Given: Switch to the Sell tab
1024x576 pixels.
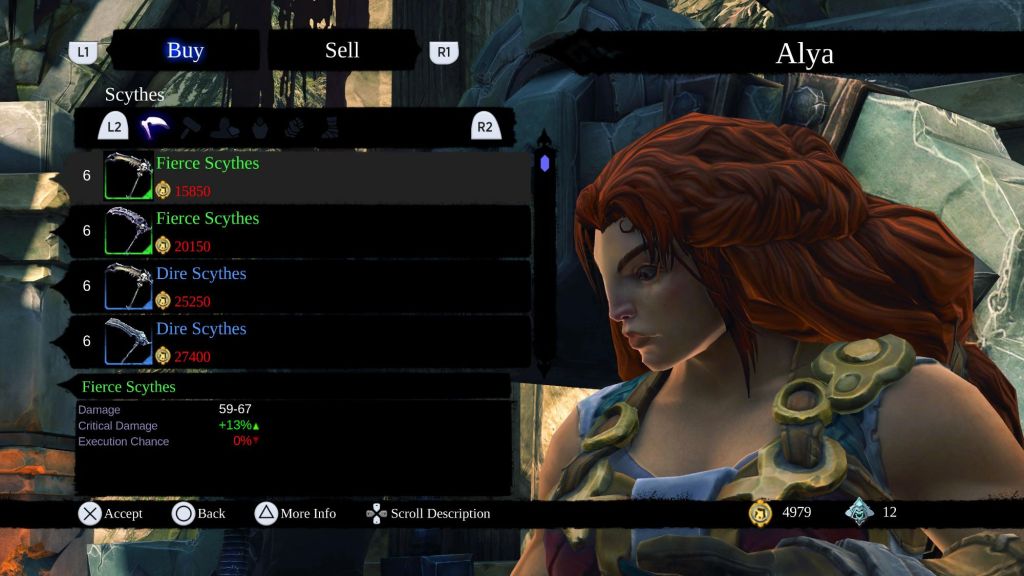Looking at the screenshot, I should point(342,51).
